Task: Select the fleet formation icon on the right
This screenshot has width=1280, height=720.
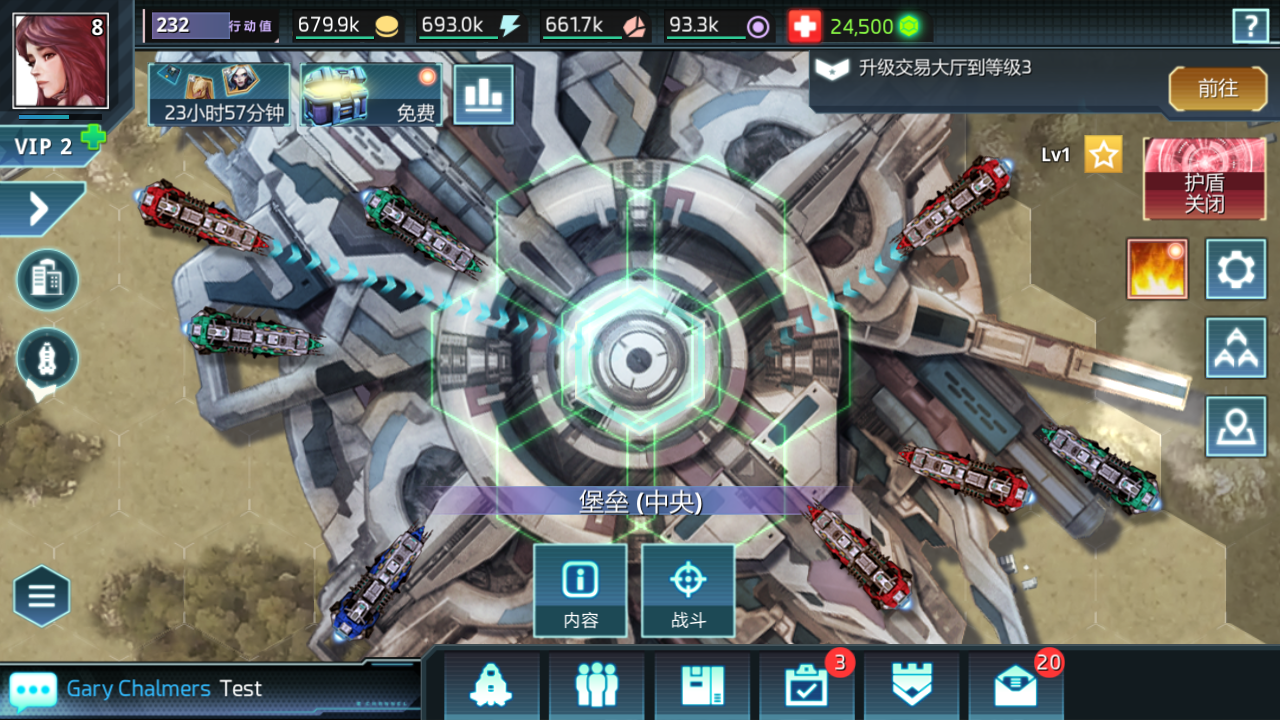Action: (1236, 348)
